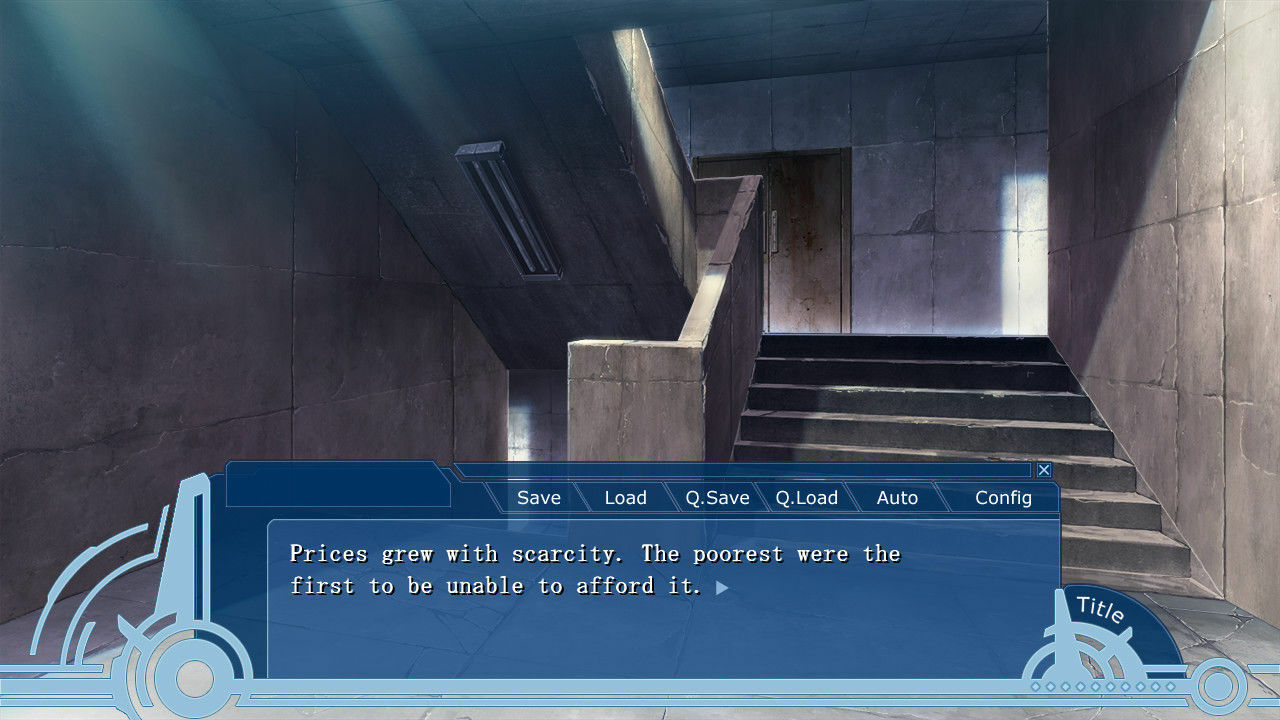The width and height of the screenshot is (1280, 720).
Task: Advance dialogue via the triangle arrow indicator
Action: click(x=725, y=590)
